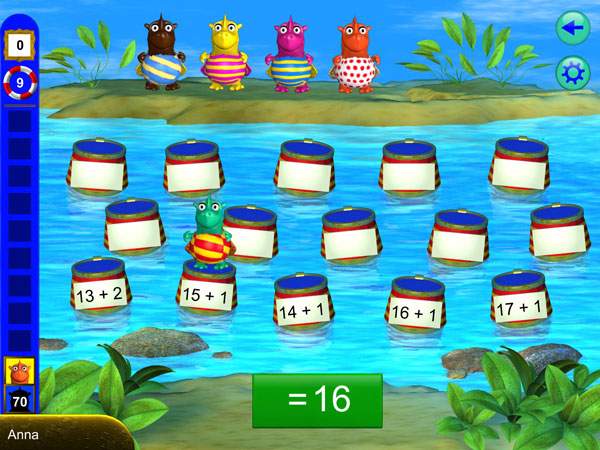Choose the barrel labeled 15 + 1
The width and height of the screenshot is (600, 450).
[206, 297]
